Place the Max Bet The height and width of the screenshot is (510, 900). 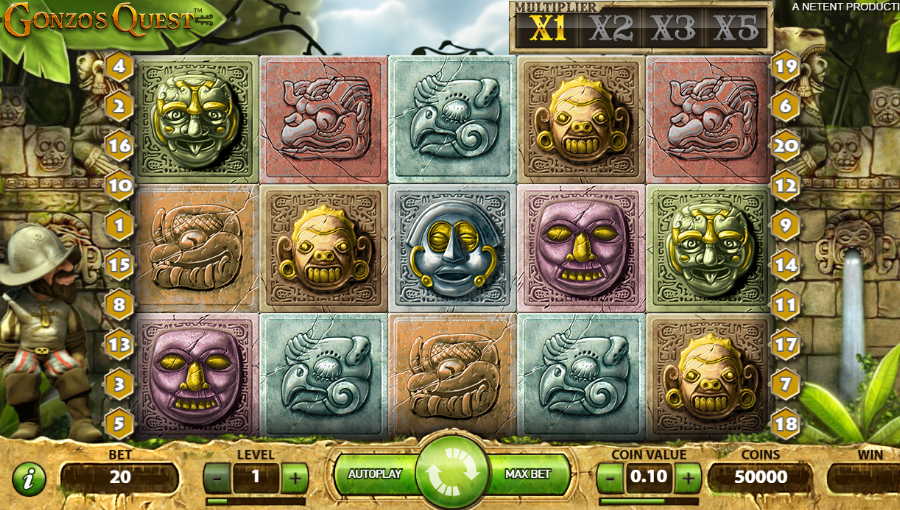pos(529,474)
